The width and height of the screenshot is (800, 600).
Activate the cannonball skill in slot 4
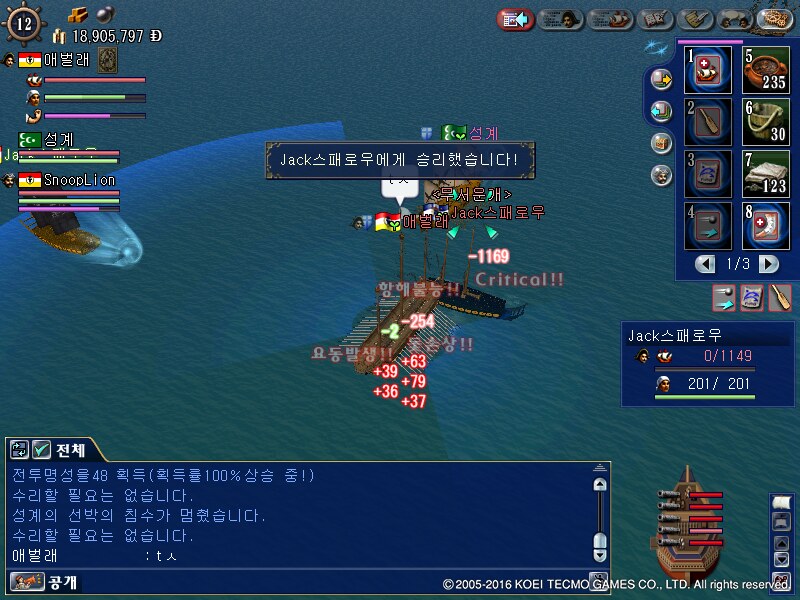coord(710,226)
